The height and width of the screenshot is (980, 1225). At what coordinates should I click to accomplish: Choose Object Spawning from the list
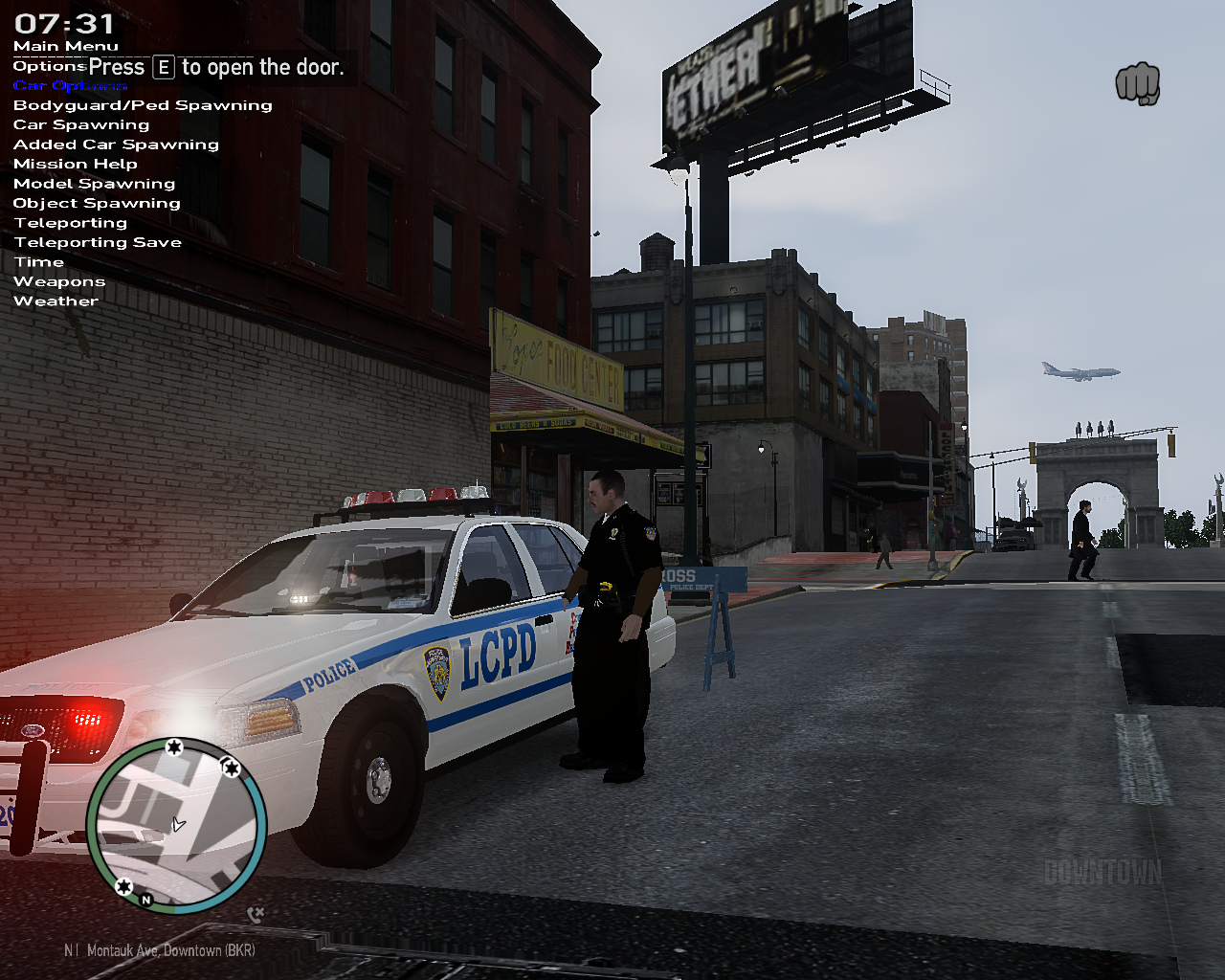click(x=97, y=203)
